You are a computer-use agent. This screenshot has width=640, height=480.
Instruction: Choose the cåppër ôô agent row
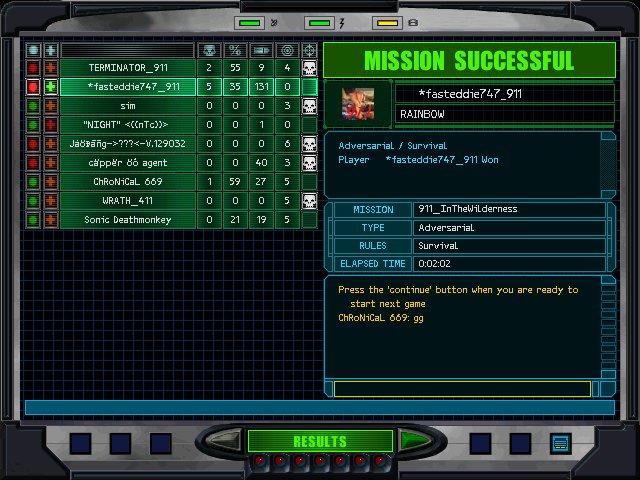click(127, 163)
